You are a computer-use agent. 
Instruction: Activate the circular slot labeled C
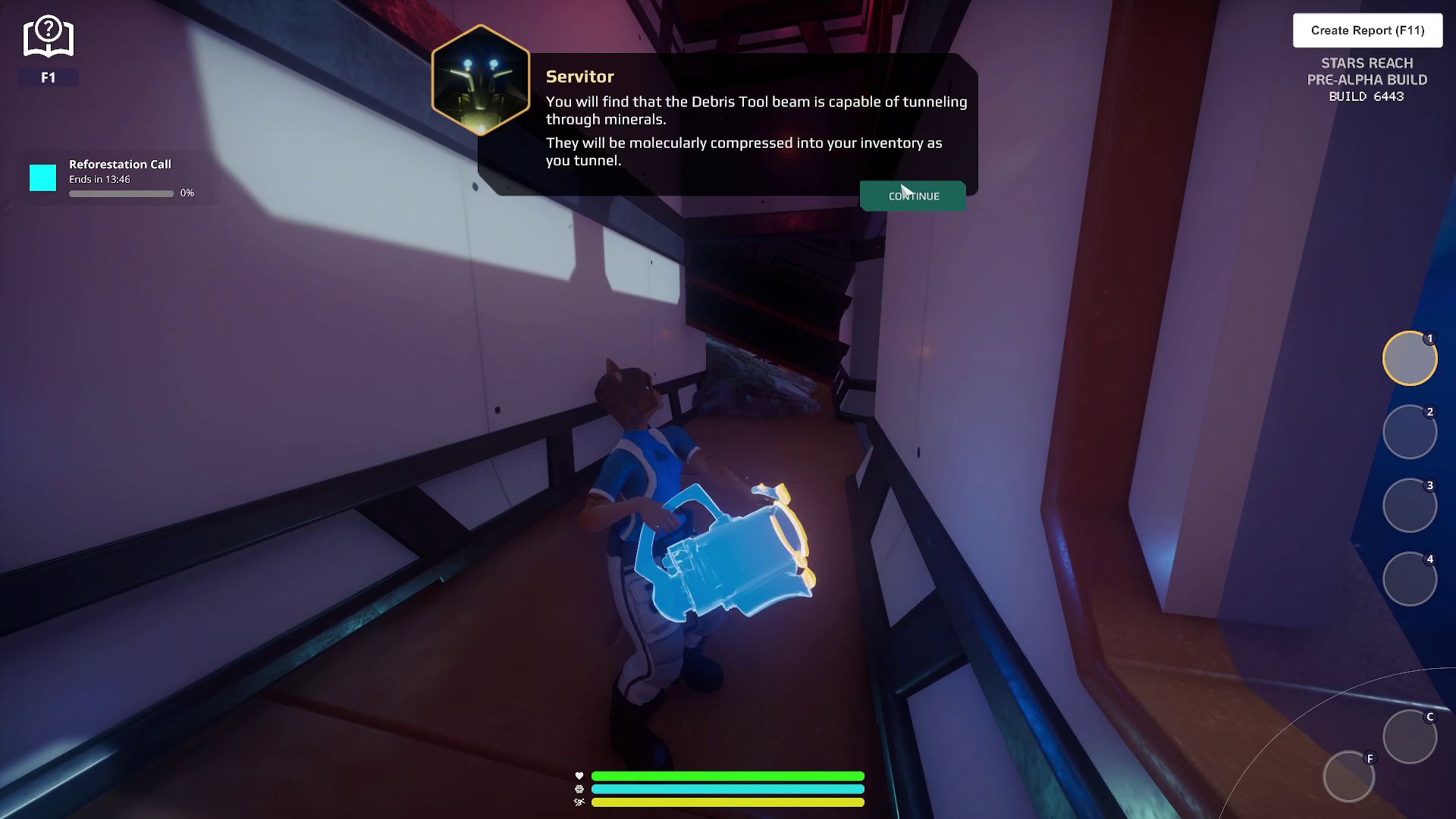(x=1410, y=736)
